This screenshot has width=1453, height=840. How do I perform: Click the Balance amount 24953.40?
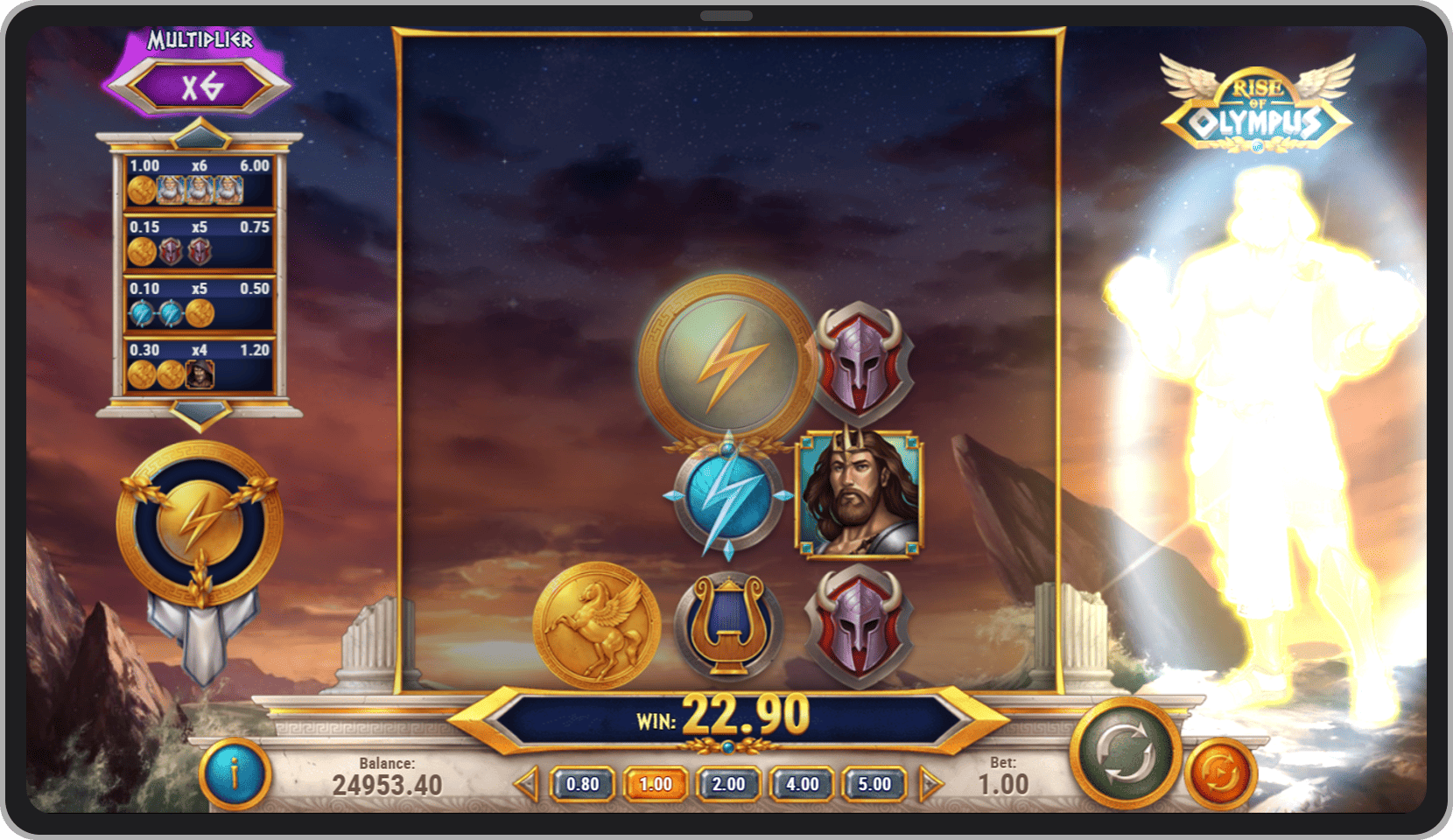click(x=387, y=783)
